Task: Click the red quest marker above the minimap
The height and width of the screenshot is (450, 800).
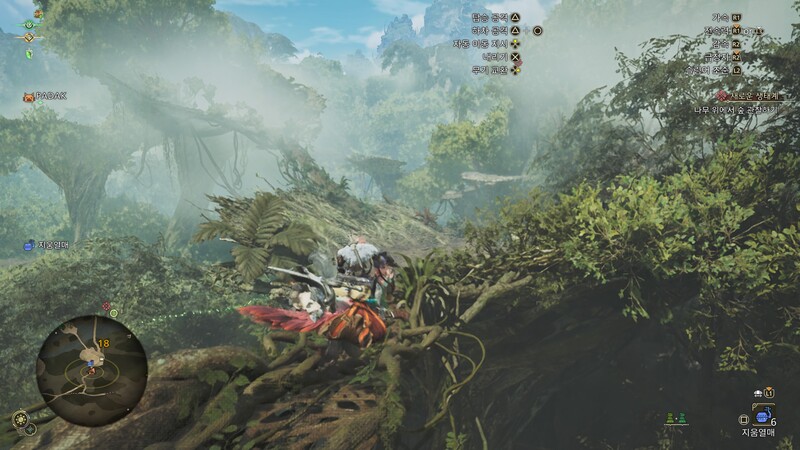Action: click(107, 305)
